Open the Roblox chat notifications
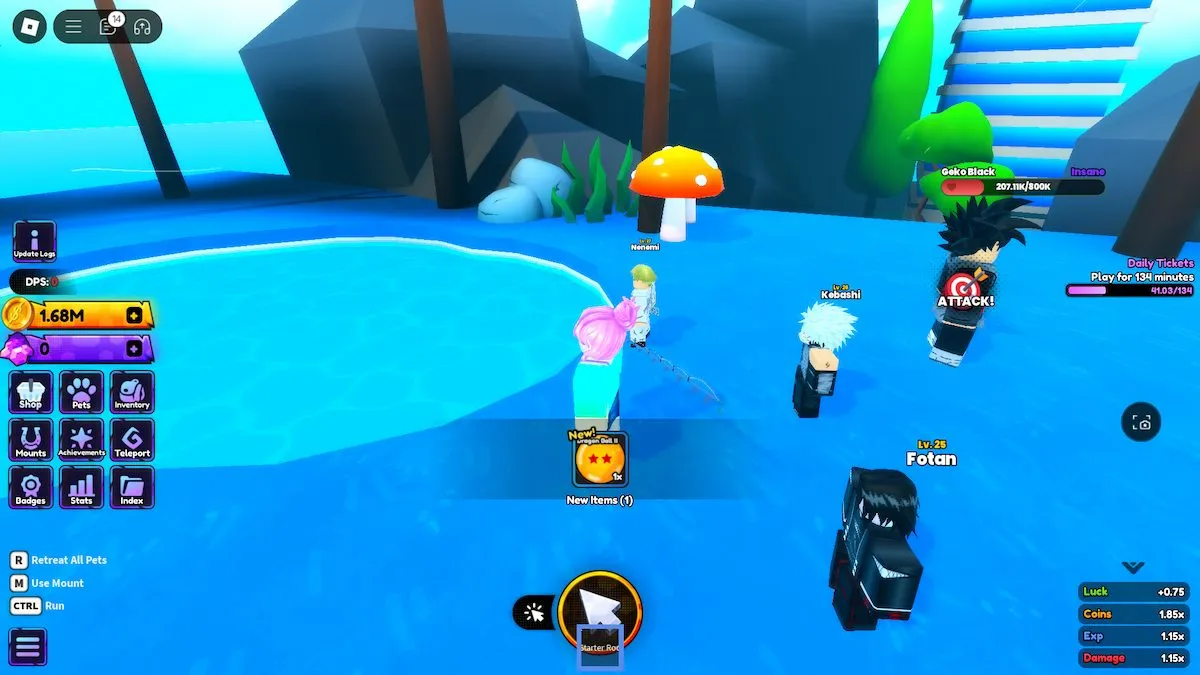The height and width of the screenshot is (675, 1200). click(x=108, y=27)
